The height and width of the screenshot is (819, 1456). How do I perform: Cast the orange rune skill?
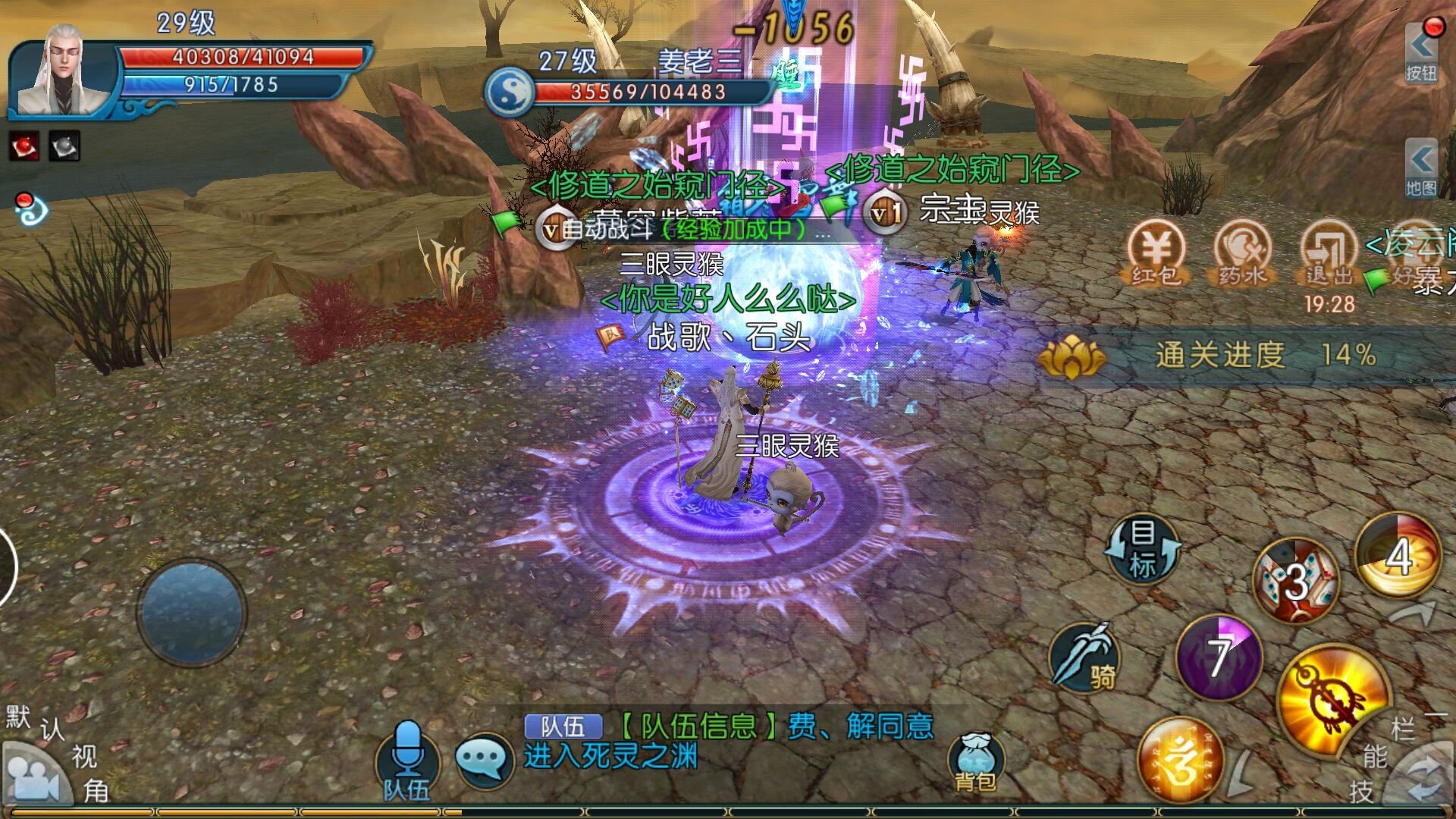[x=1180, y=761]
